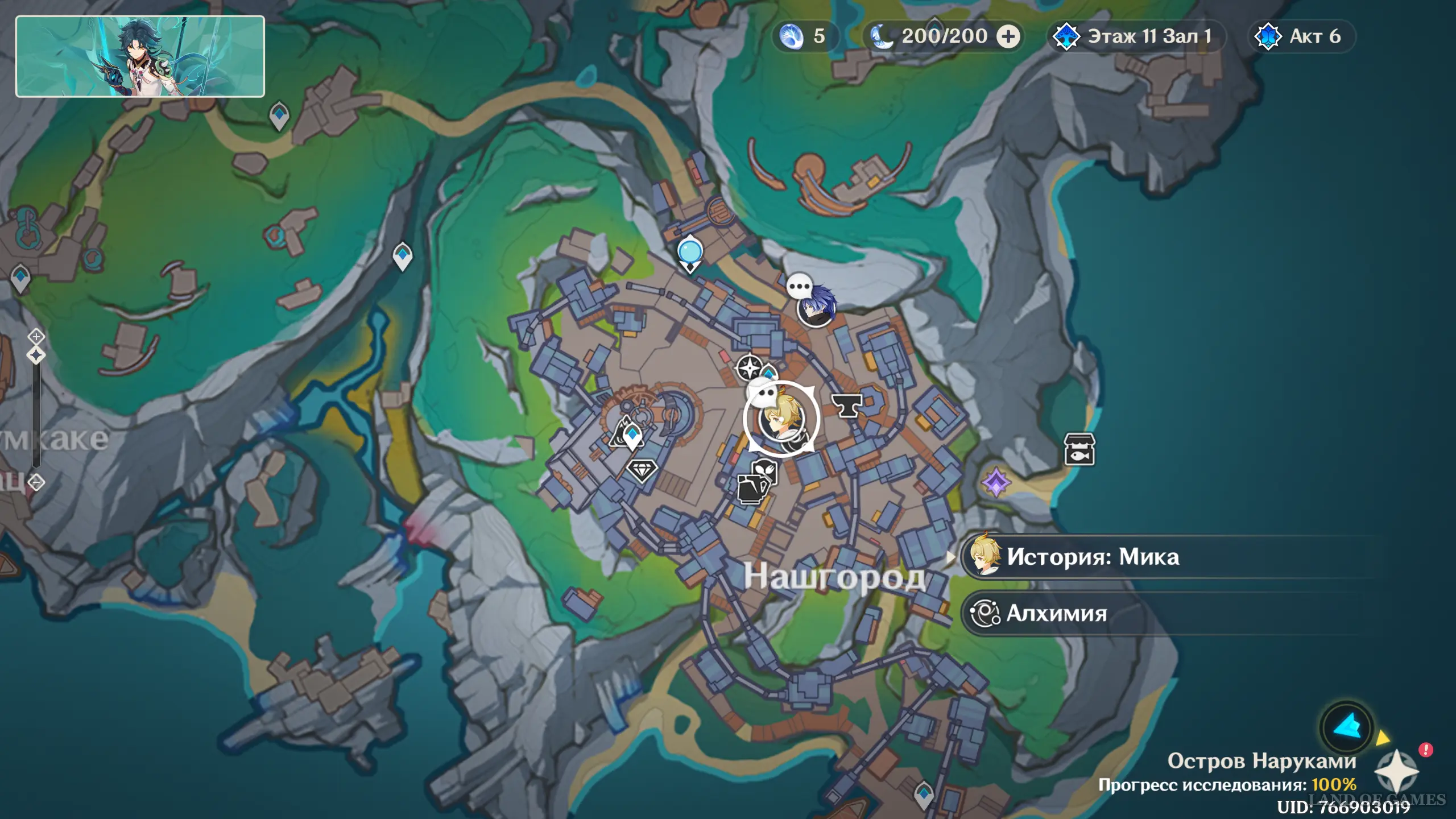Screen dimensions: 1456x819
Task: Select the fish shop marker
Action: point(1079,449)
